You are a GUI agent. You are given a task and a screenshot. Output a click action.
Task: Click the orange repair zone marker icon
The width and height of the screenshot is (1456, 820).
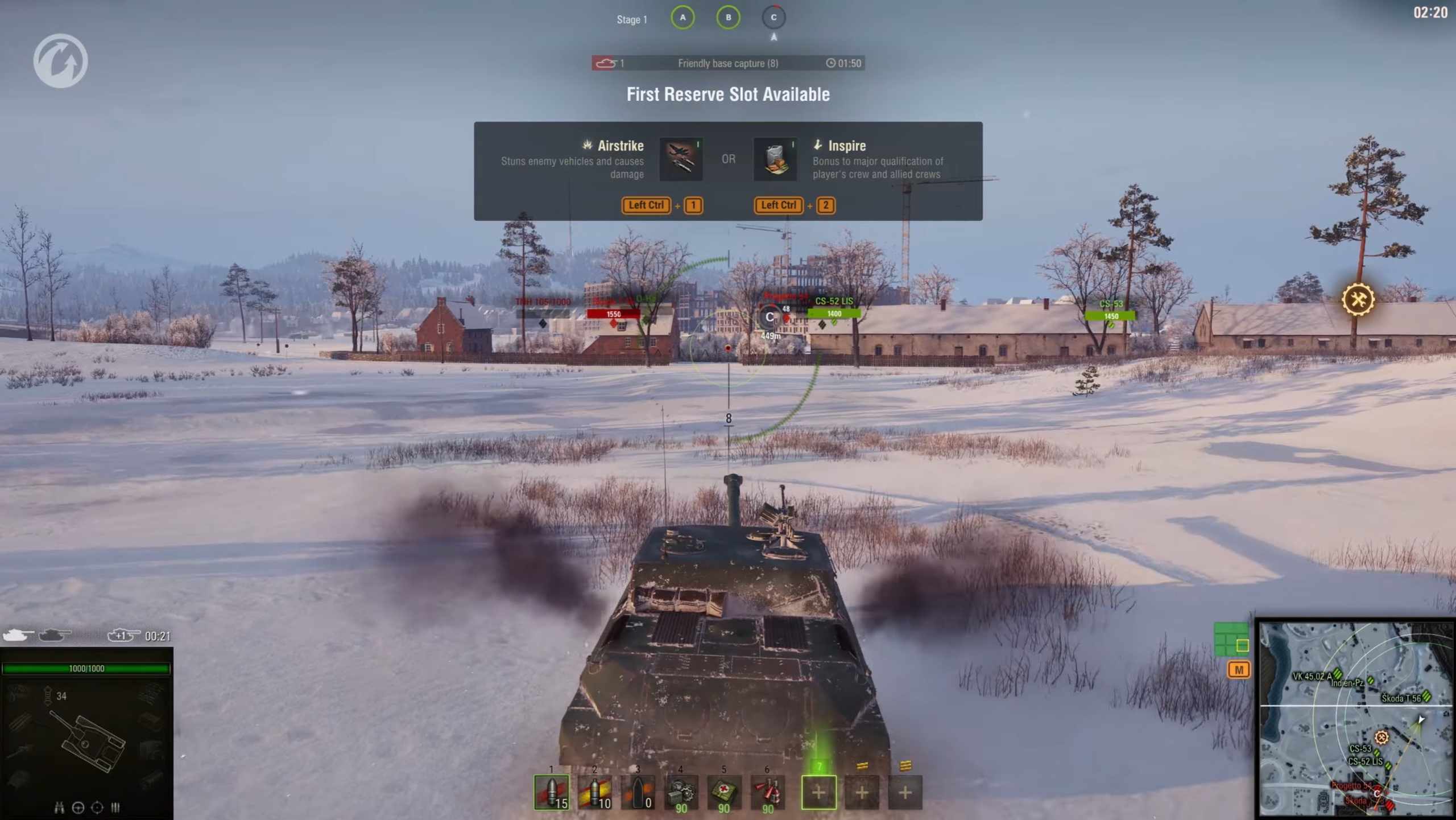click(1358, 299)
